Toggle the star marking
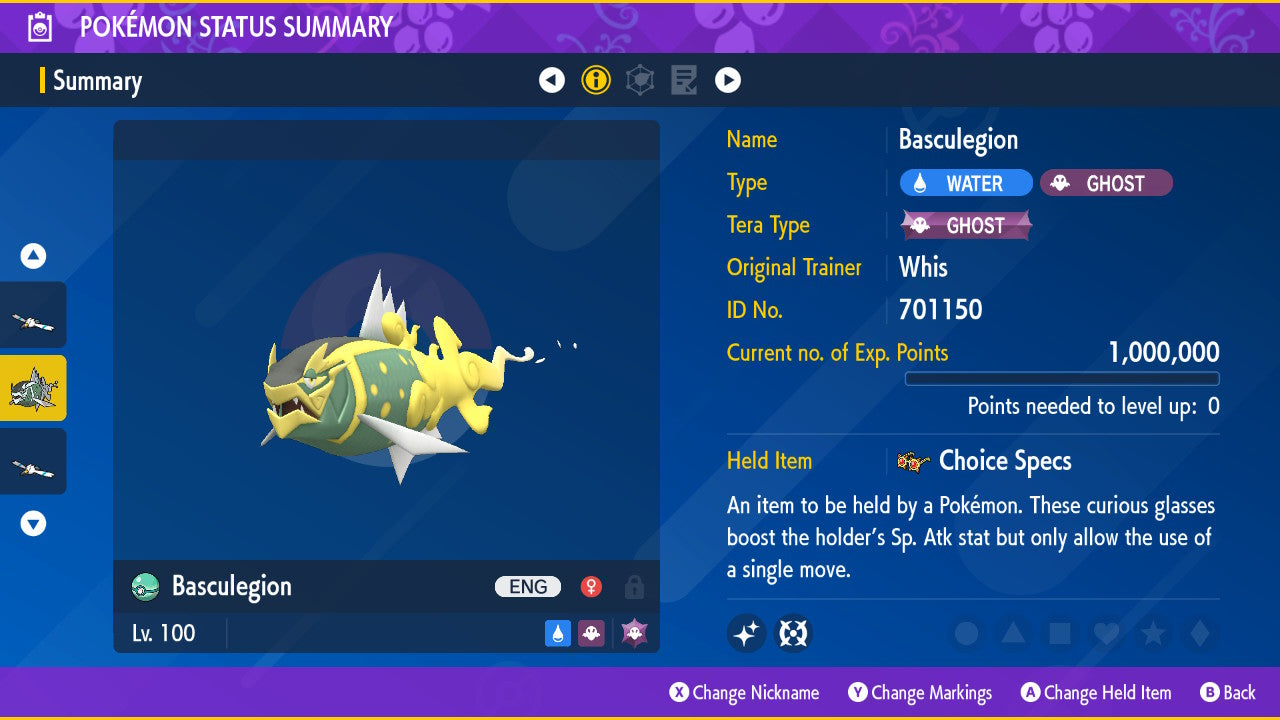This screenshot has height=720, width=1280. click(x=1152, y=633)
